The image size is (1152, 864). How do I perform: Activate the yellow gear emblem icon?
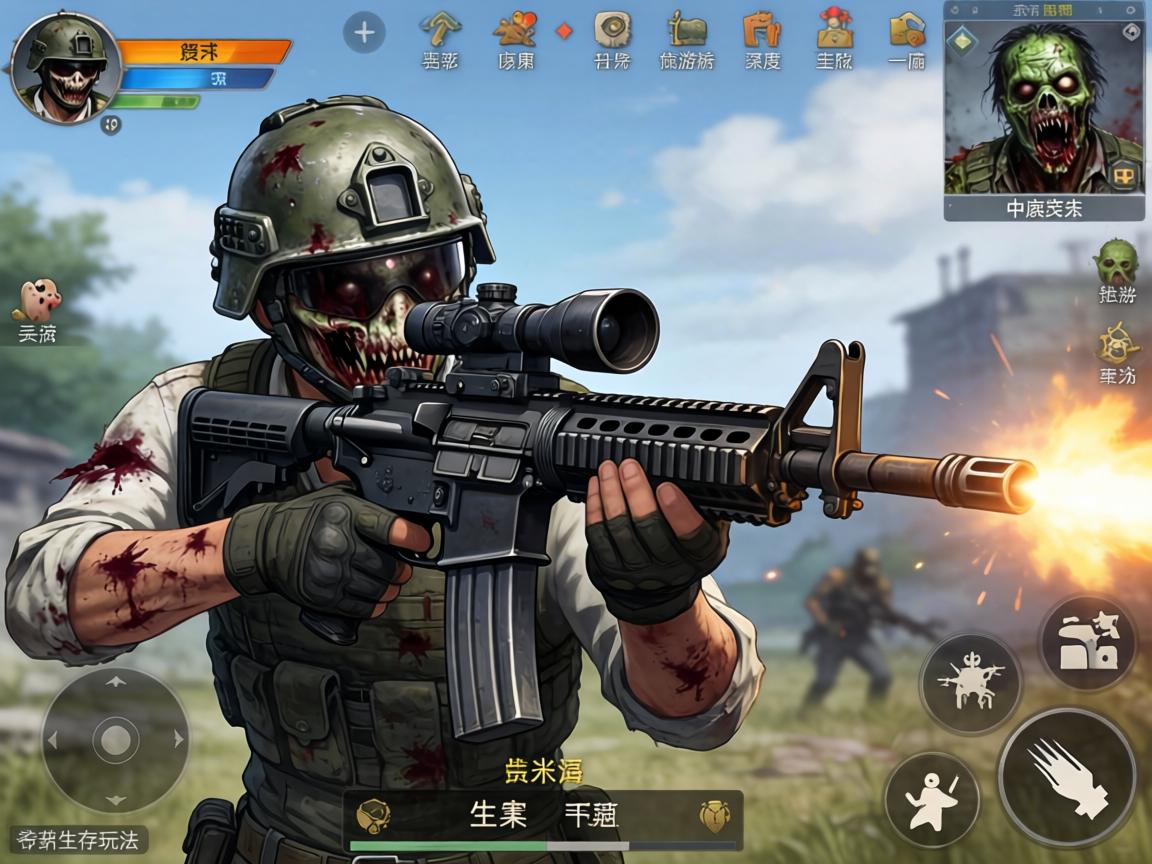(1117, 345)
